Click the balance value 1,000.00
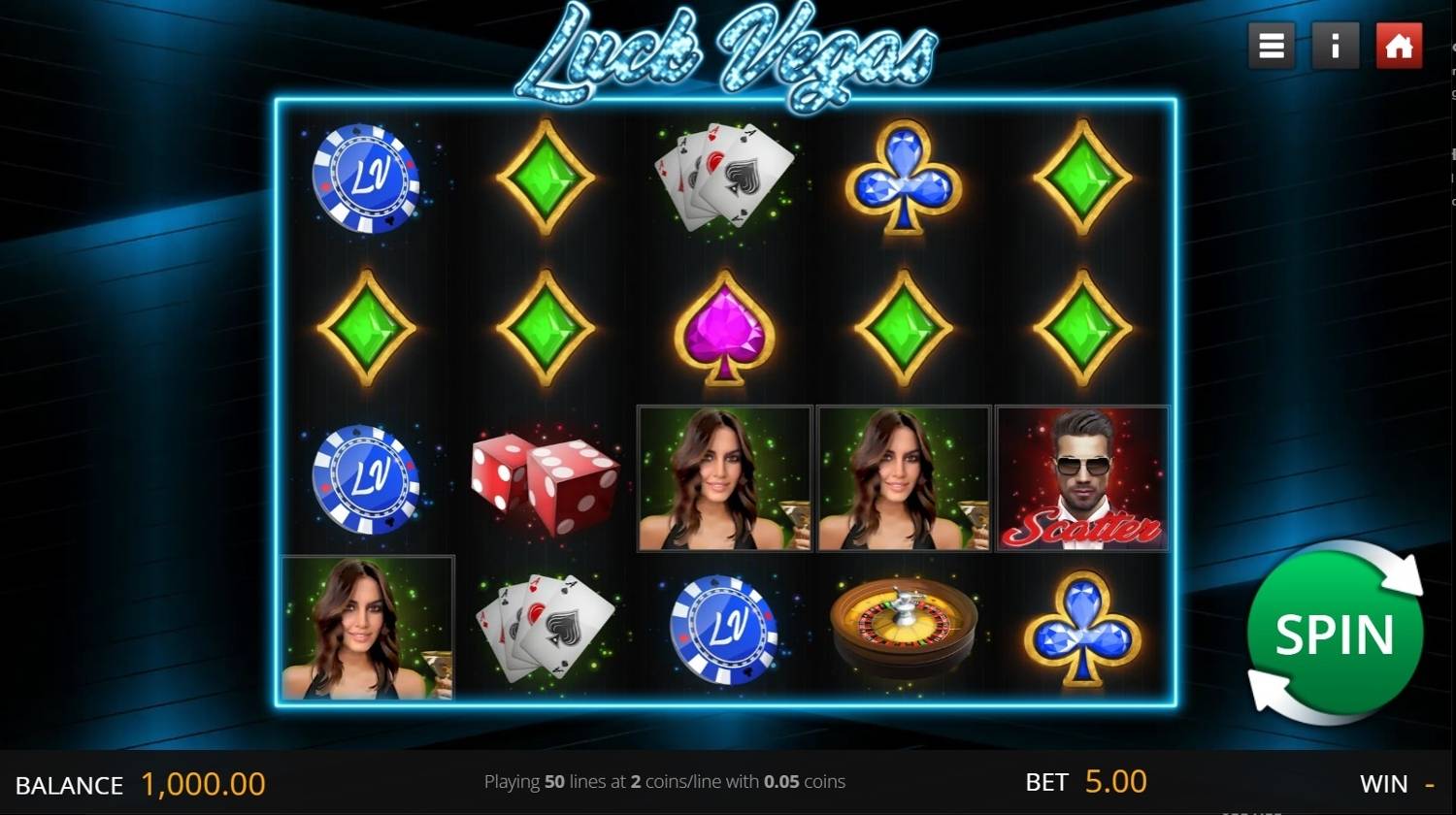The height and width of the screenshot is (815, 1456). click(x=204, y=784)
